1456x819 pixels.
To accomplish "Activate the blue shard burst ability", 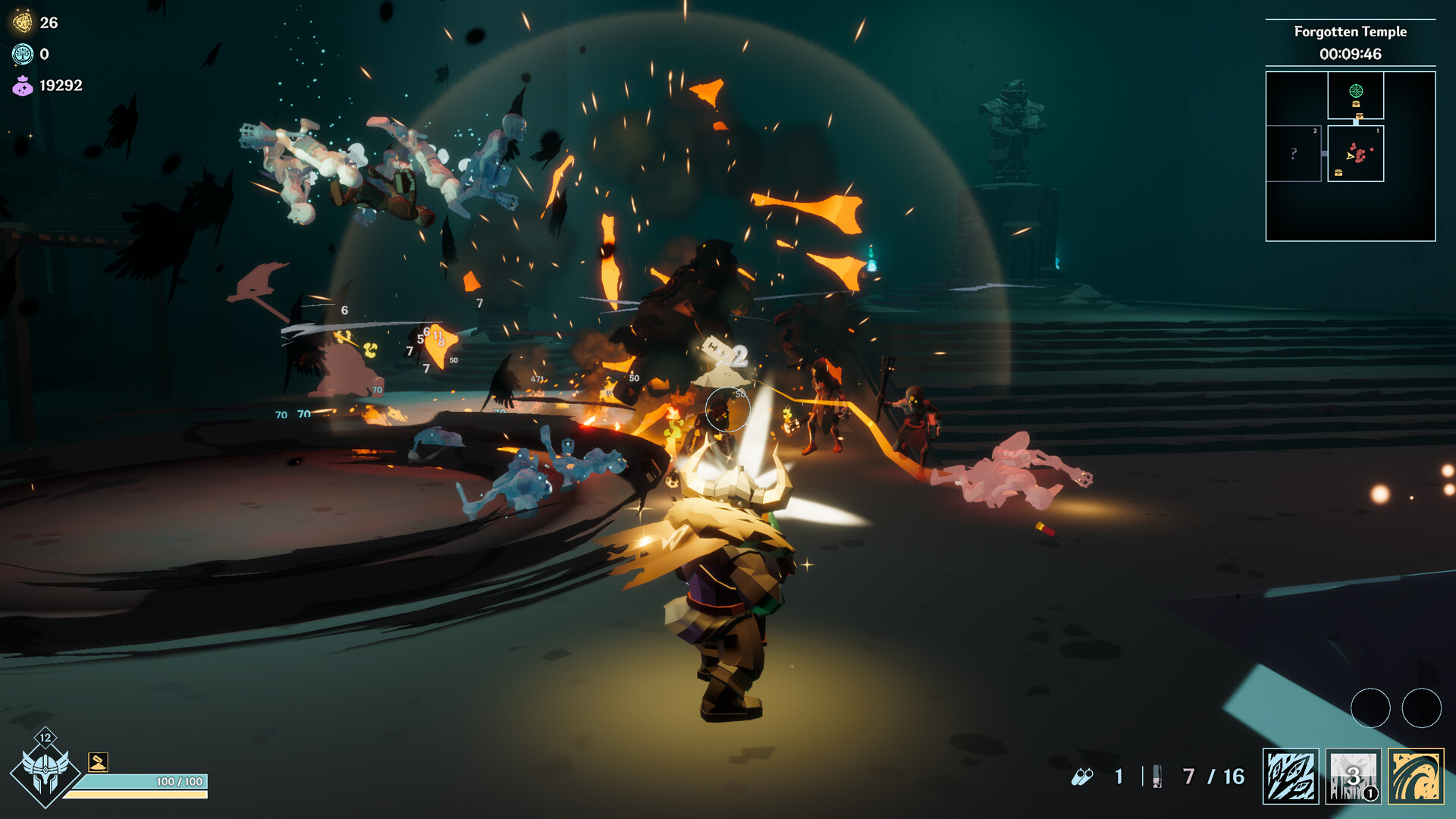I will (1290, 776).
